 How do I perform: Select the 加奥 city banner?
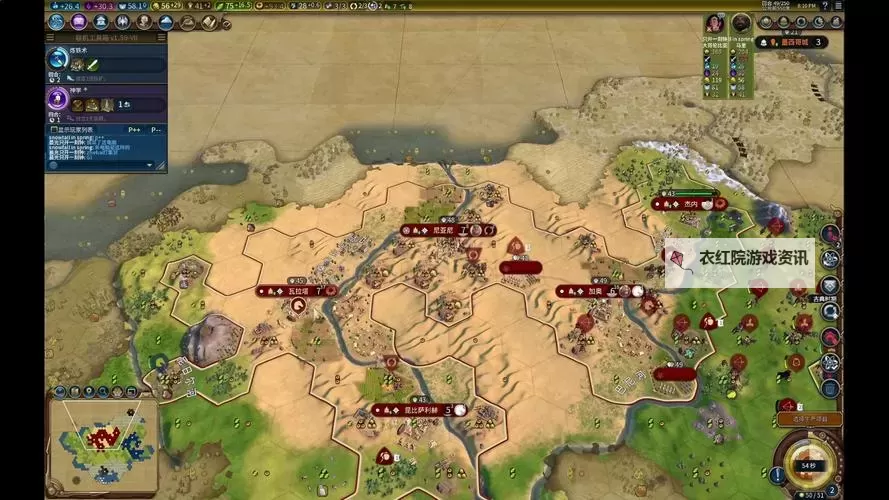[x=600, y=291]
